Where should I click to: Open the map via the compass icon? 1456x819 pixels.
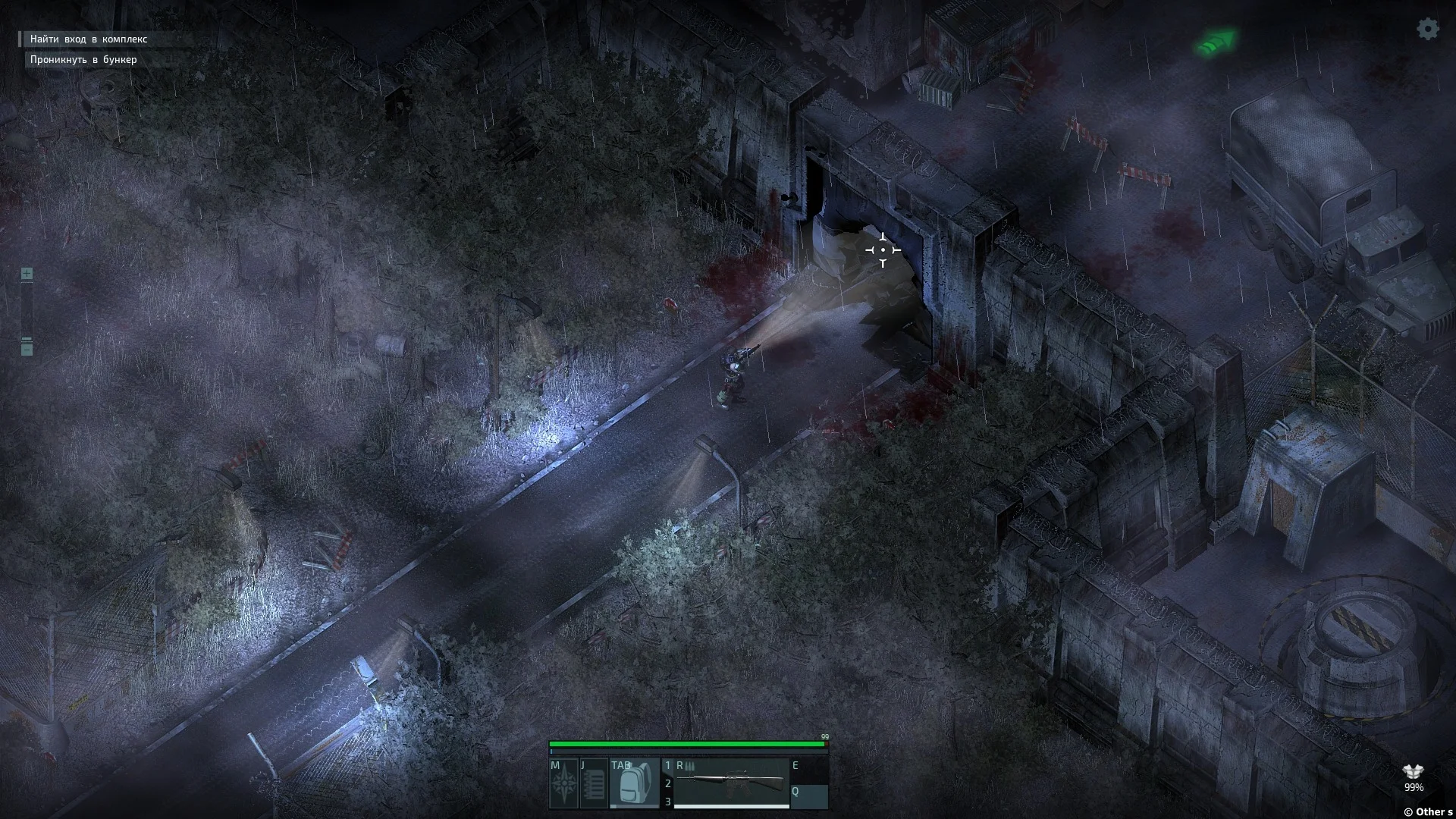(563, 784)
